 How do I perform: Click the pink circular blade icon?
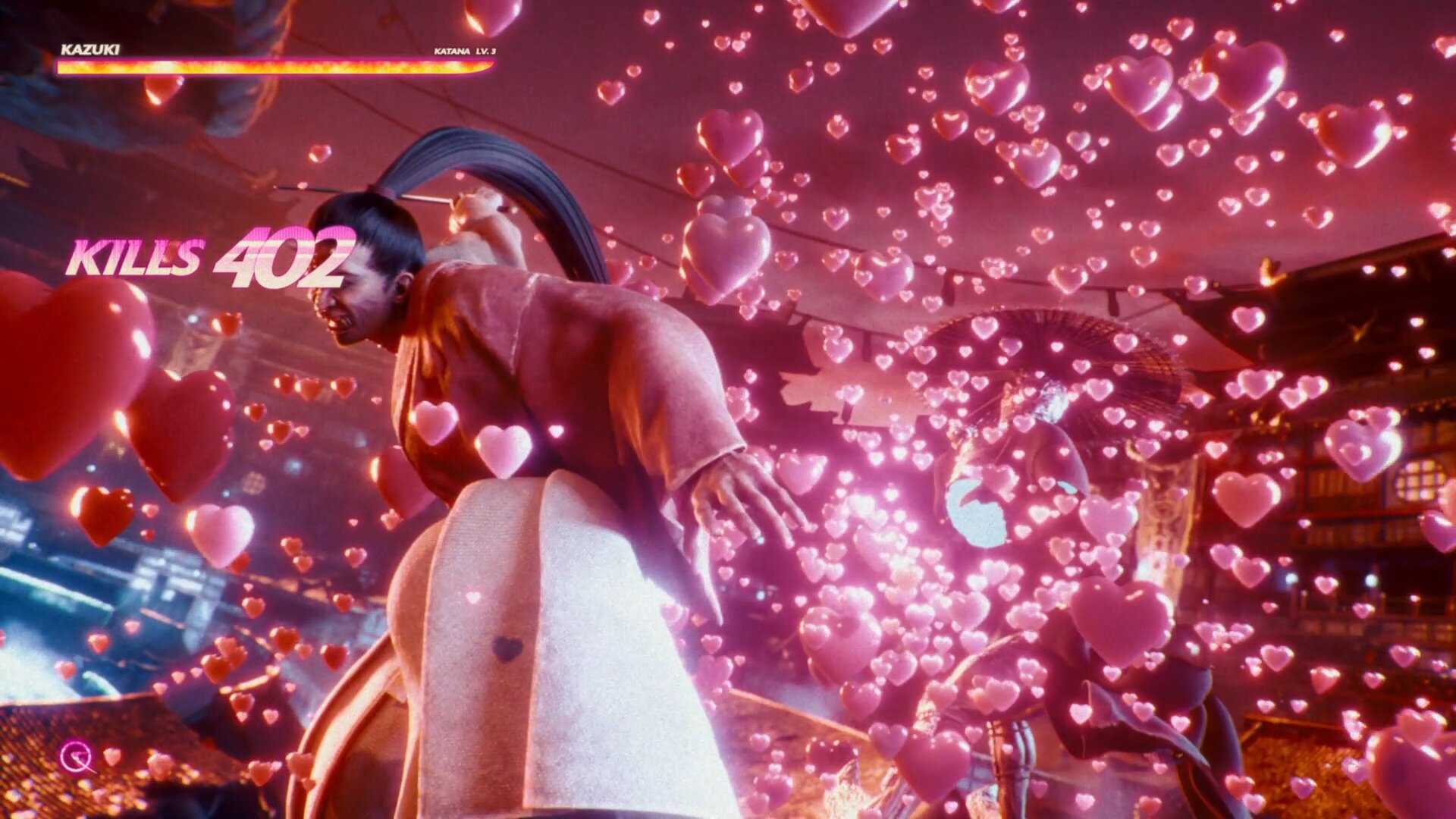pyautogui.click(x=77, y=756)
